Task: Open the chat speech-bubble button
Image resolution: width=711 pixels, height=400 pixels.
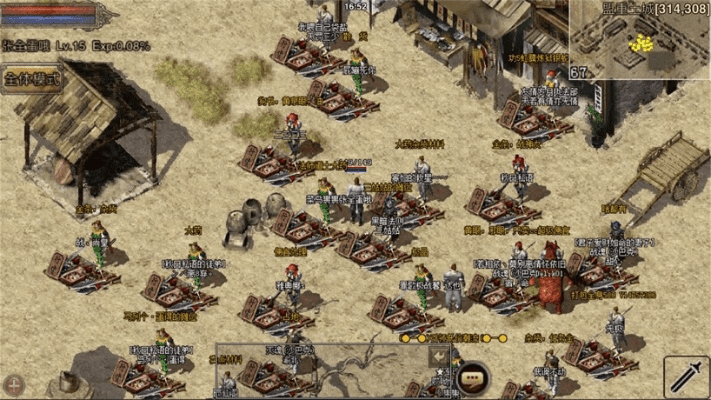Action: coord(472,378)
